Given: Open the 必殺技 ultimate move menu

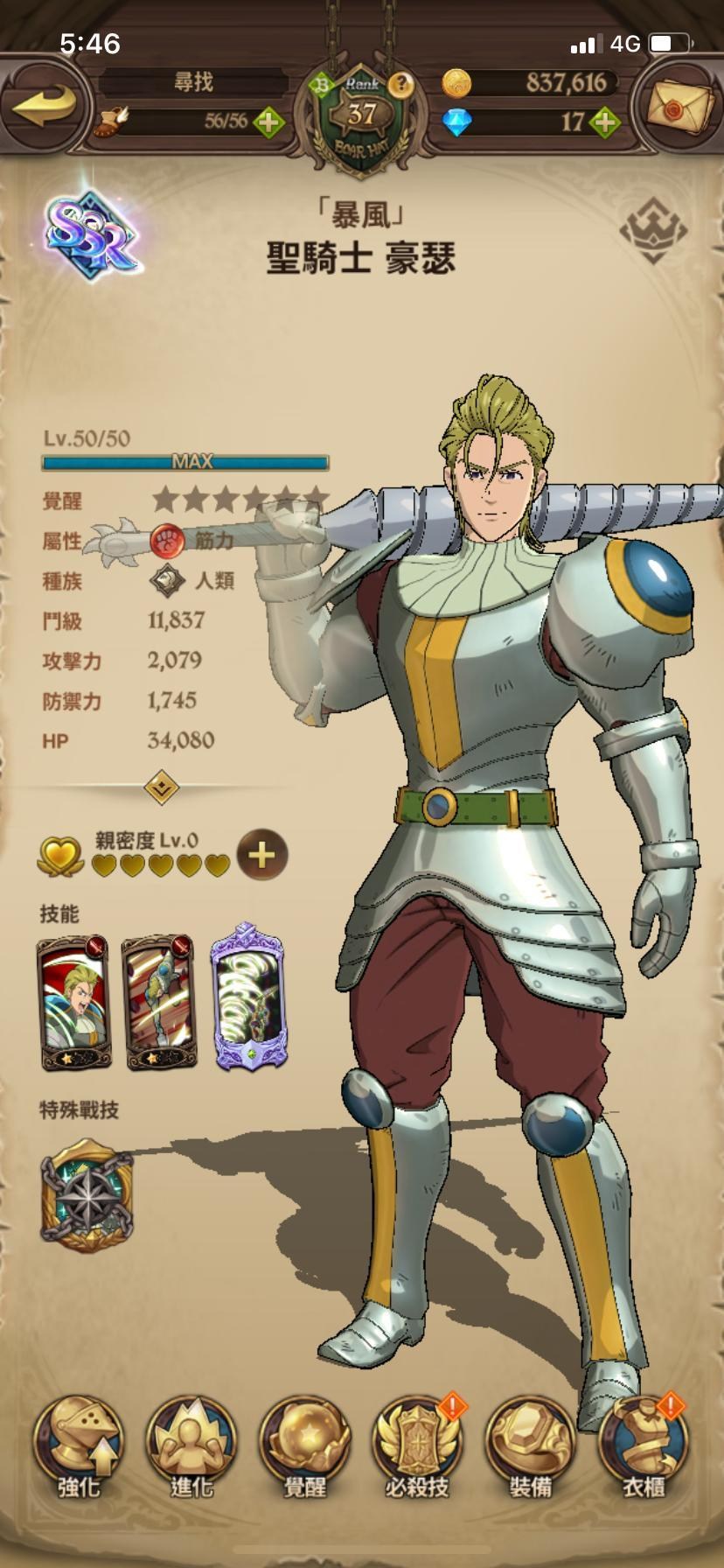Looking at the screenshot, I should click(417, 1446).
